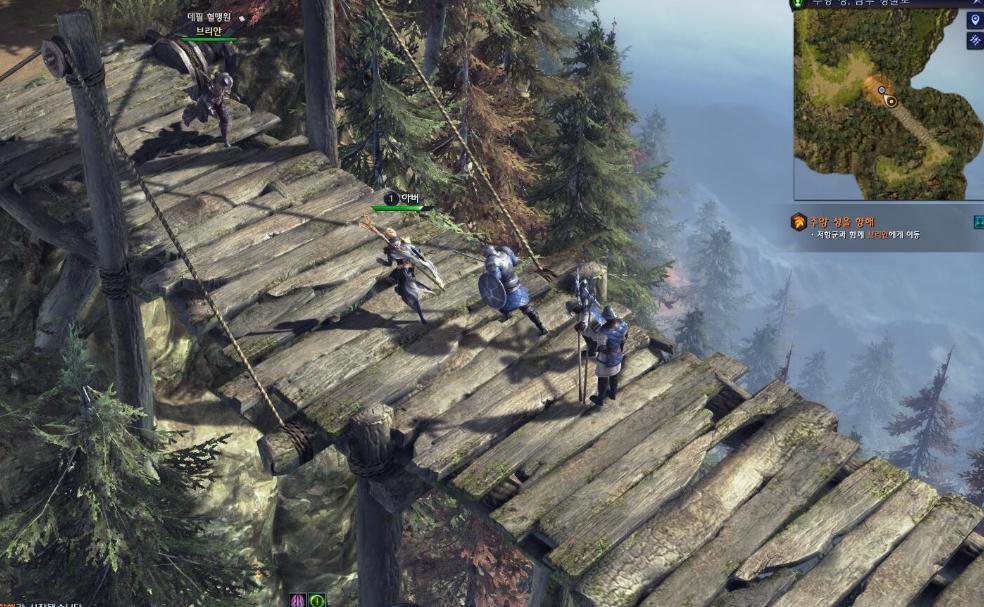Click the diamond-shaped button below the pin icon
984x607 pixels.
click(975, 41)
